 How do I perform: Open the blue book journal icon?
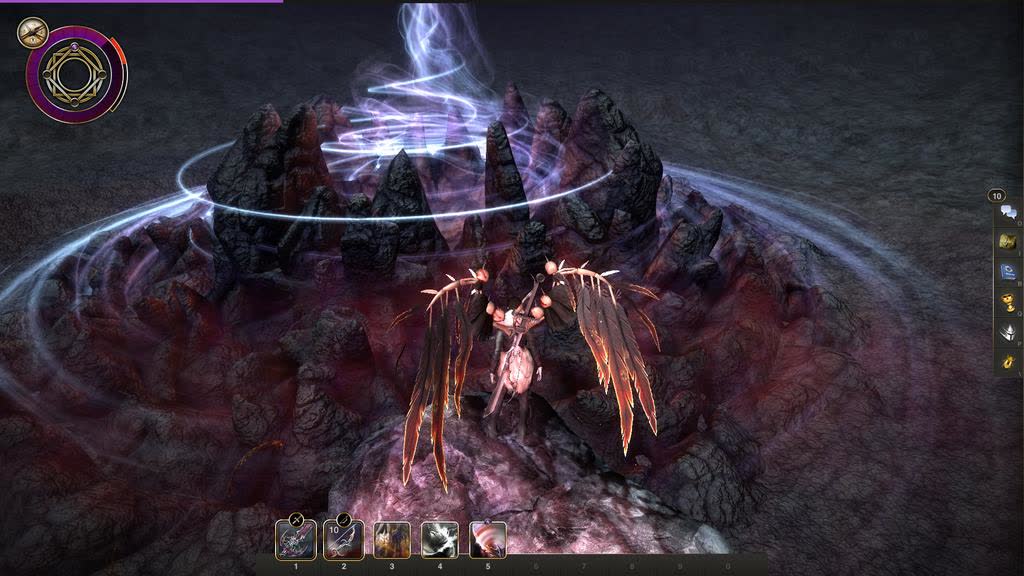point(1008,271)
